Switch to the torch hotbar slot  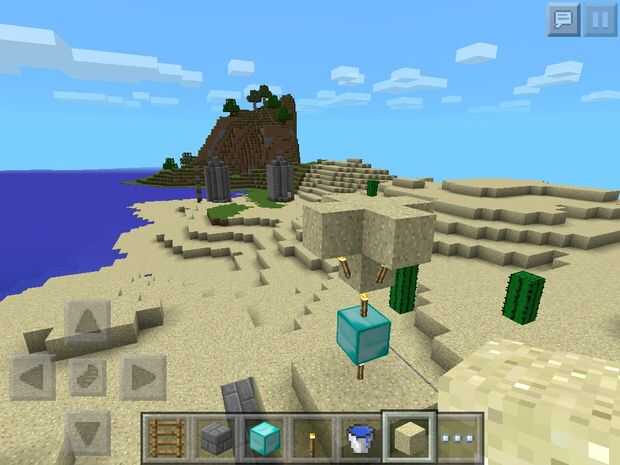click(x=312, y=438)
